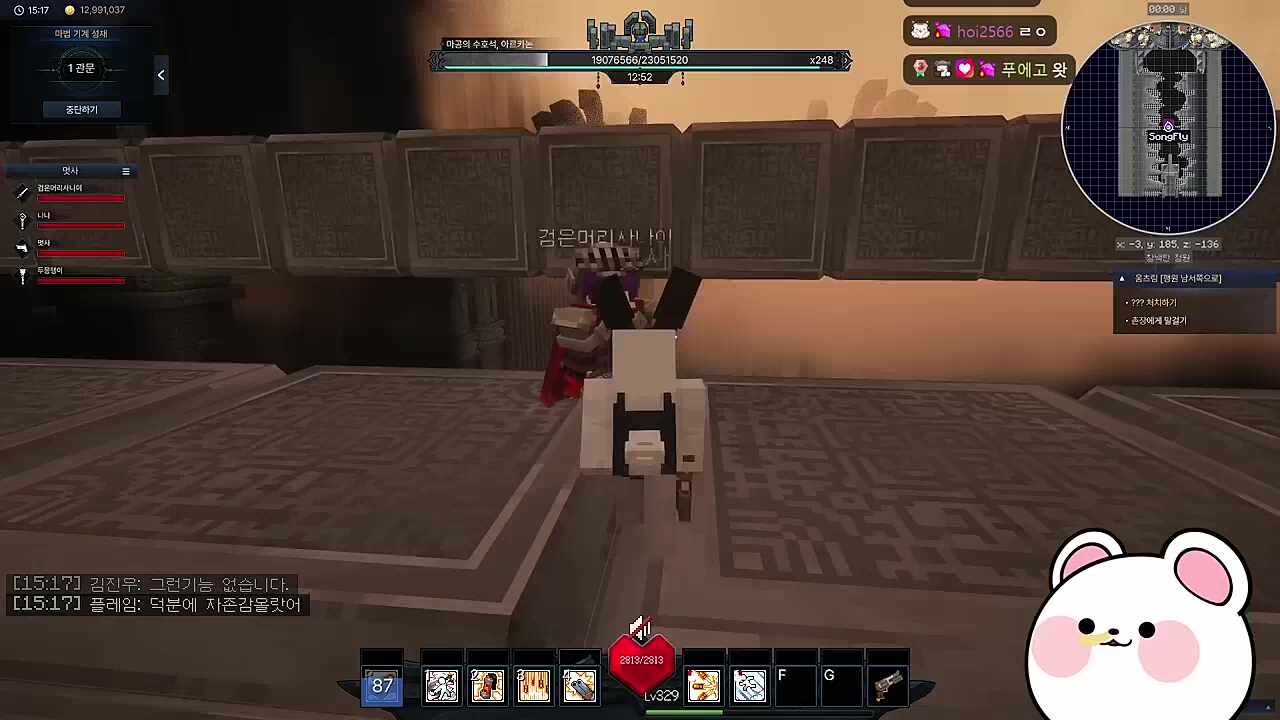Use the blue dash figure skill icon
The height and width of the screenshot is (720, 1280).
(749, 685)
